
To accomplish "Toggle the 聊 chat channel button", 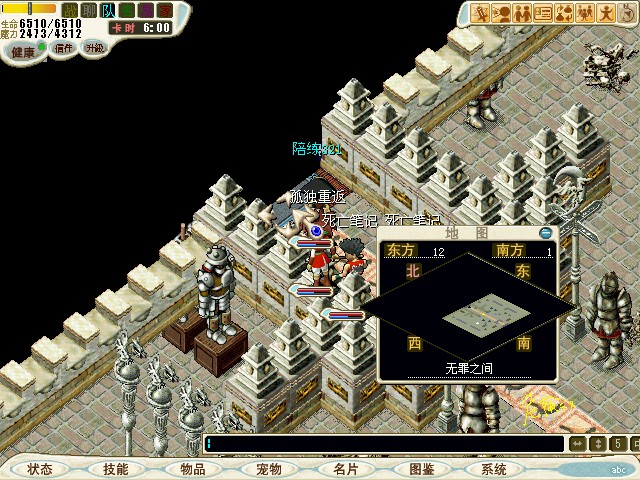I will [x=89, y=10].
